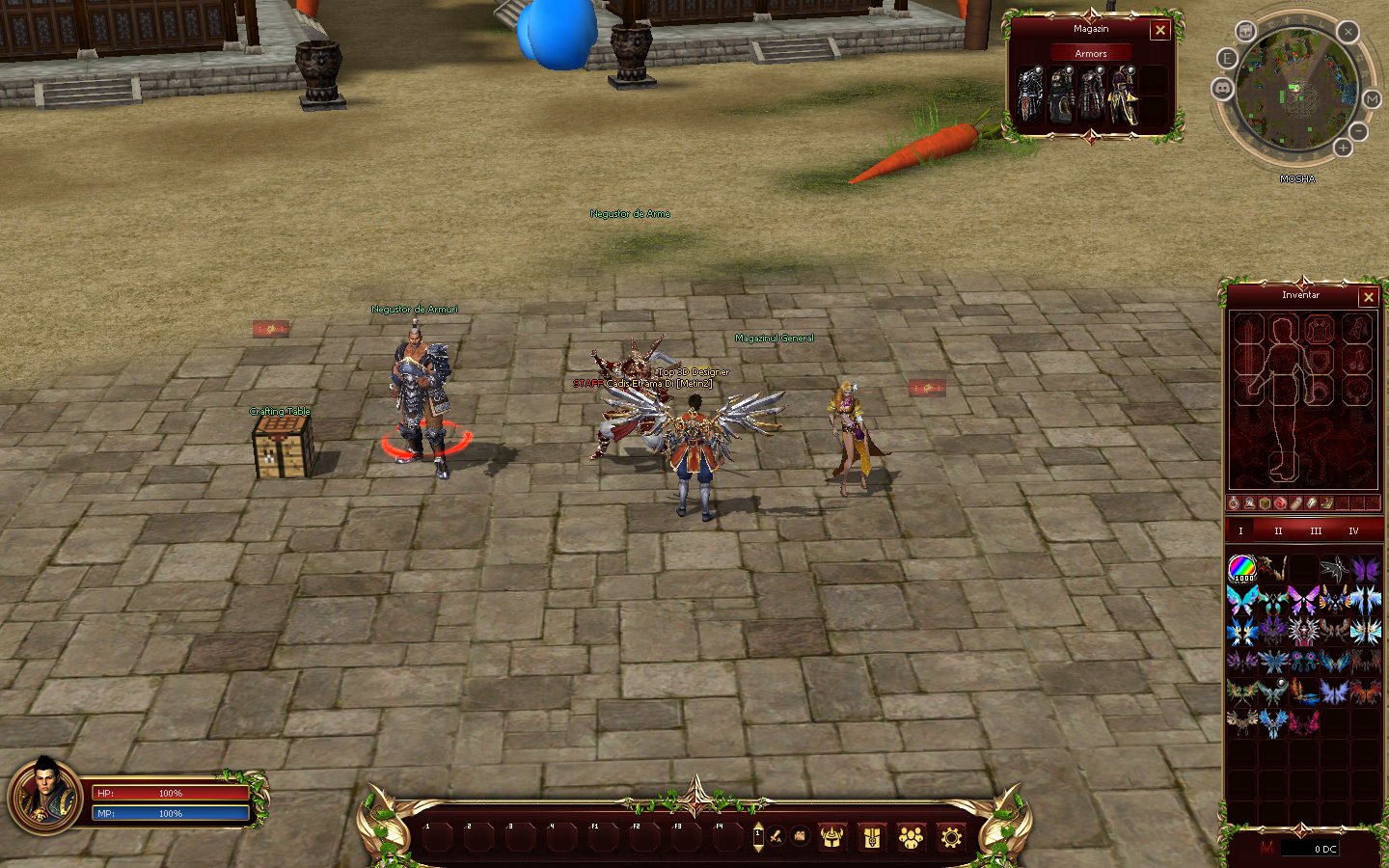Toggle the sword auto-attack button
The height and width of the screenshot is (868, 1389).
point(775,837)
